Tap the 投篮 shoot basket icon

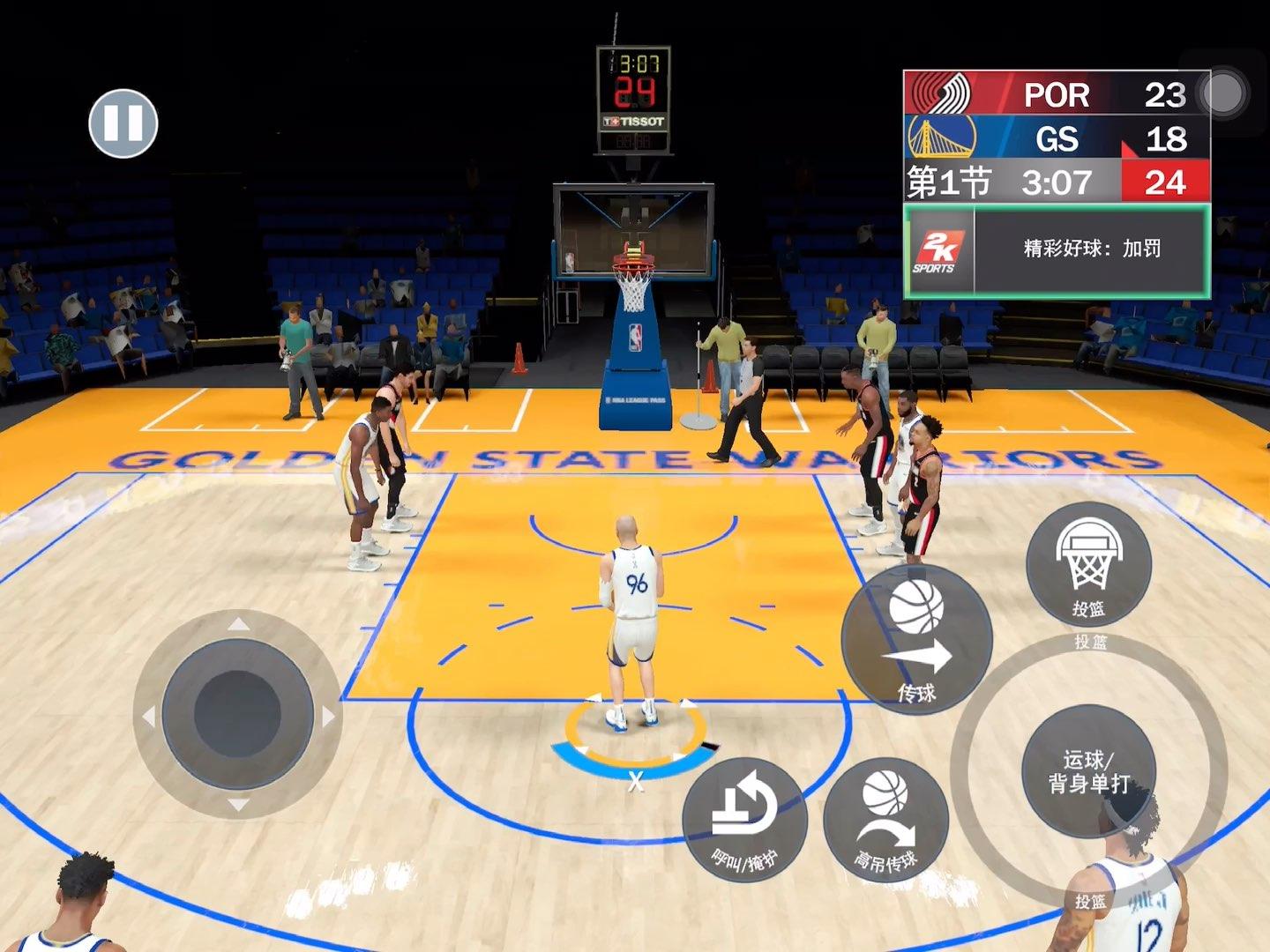pos(1089,564)
